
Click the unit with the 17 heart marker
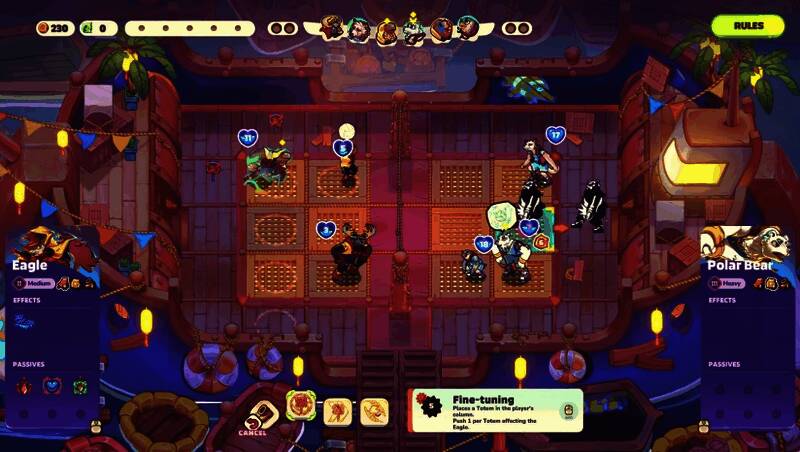click(x=539, y=160)
